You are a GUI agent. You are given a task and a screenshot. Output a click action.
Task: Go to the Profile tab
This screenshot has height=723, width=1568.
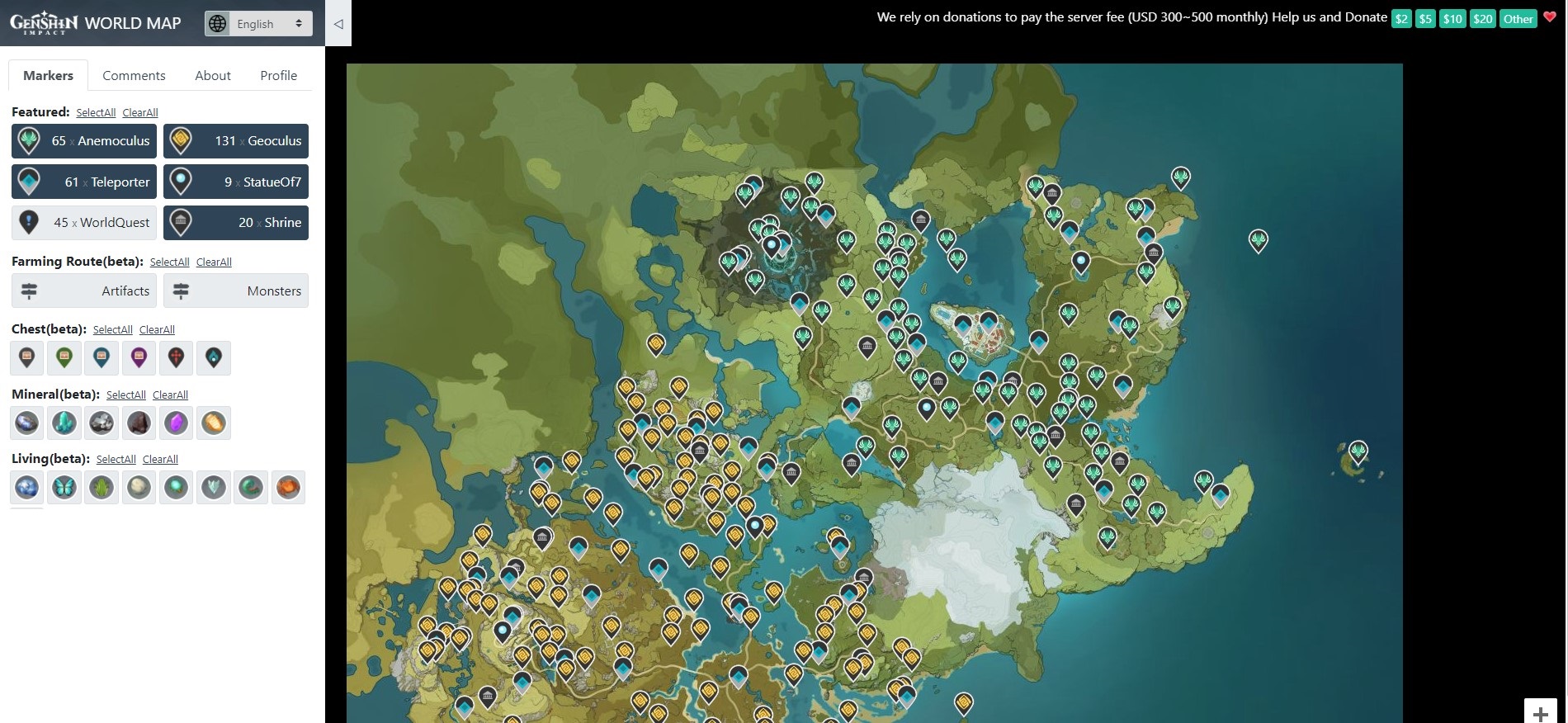pos(278,75)
